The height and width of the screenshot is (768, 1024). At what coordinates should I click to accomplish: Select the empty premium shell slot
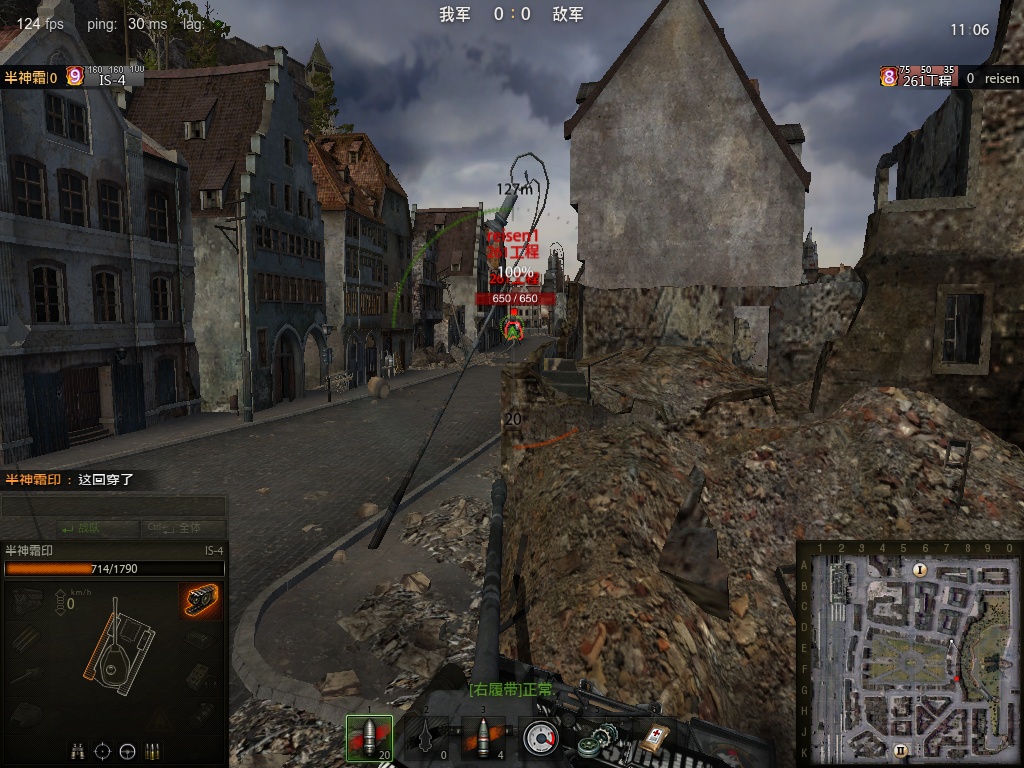[x=425, y=738]
